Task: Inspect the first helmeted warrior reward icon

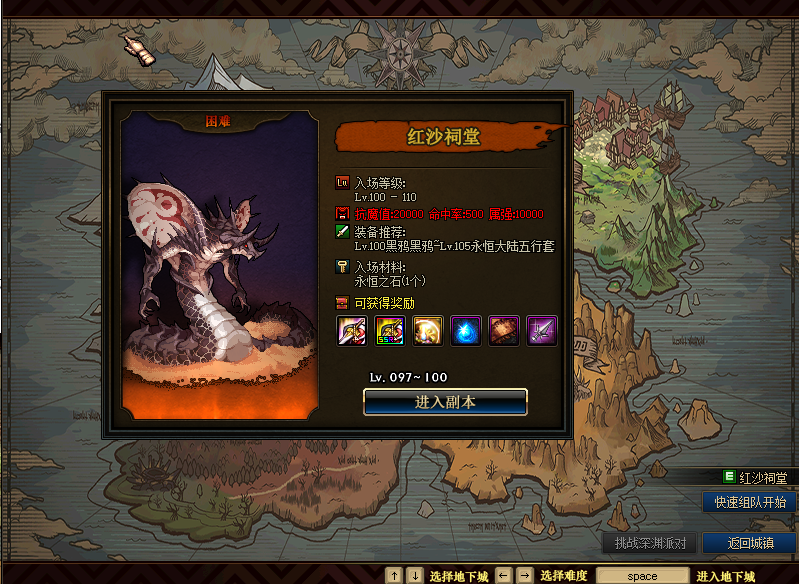Action: pyautogui.click(x=351, y=331)
